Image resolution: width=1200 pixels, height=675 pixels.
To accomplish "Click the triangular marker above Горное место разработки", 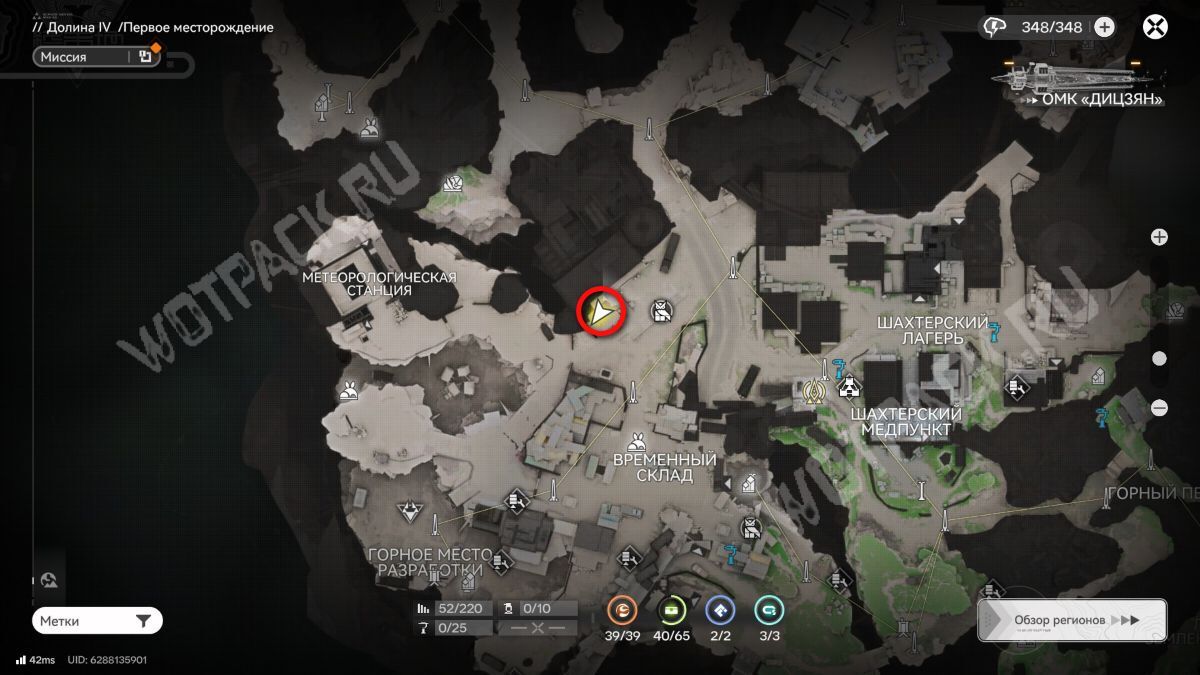I will (x=408, y=514).
